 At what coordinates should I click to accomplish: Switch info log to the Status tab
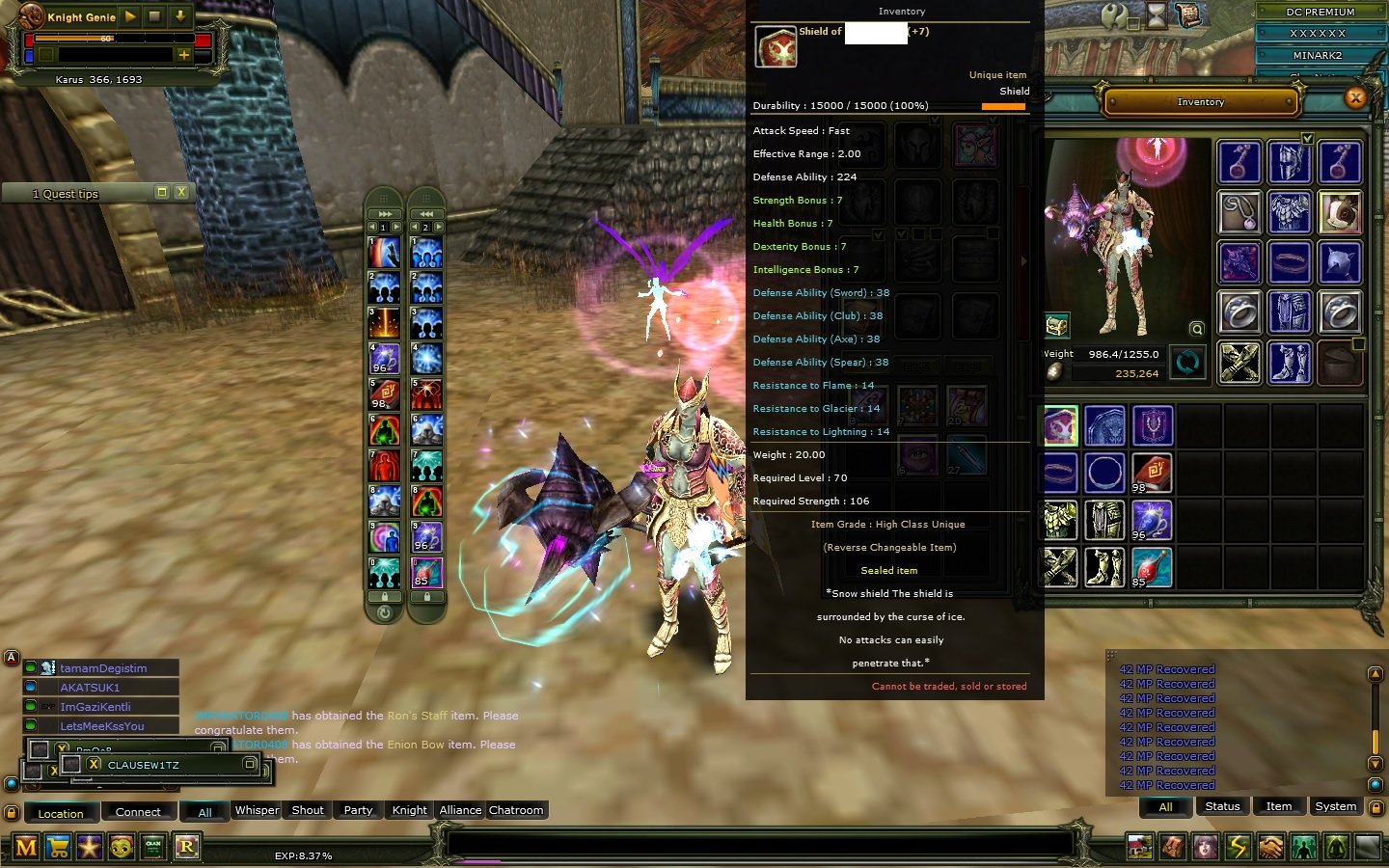(x=1222, y=806)
